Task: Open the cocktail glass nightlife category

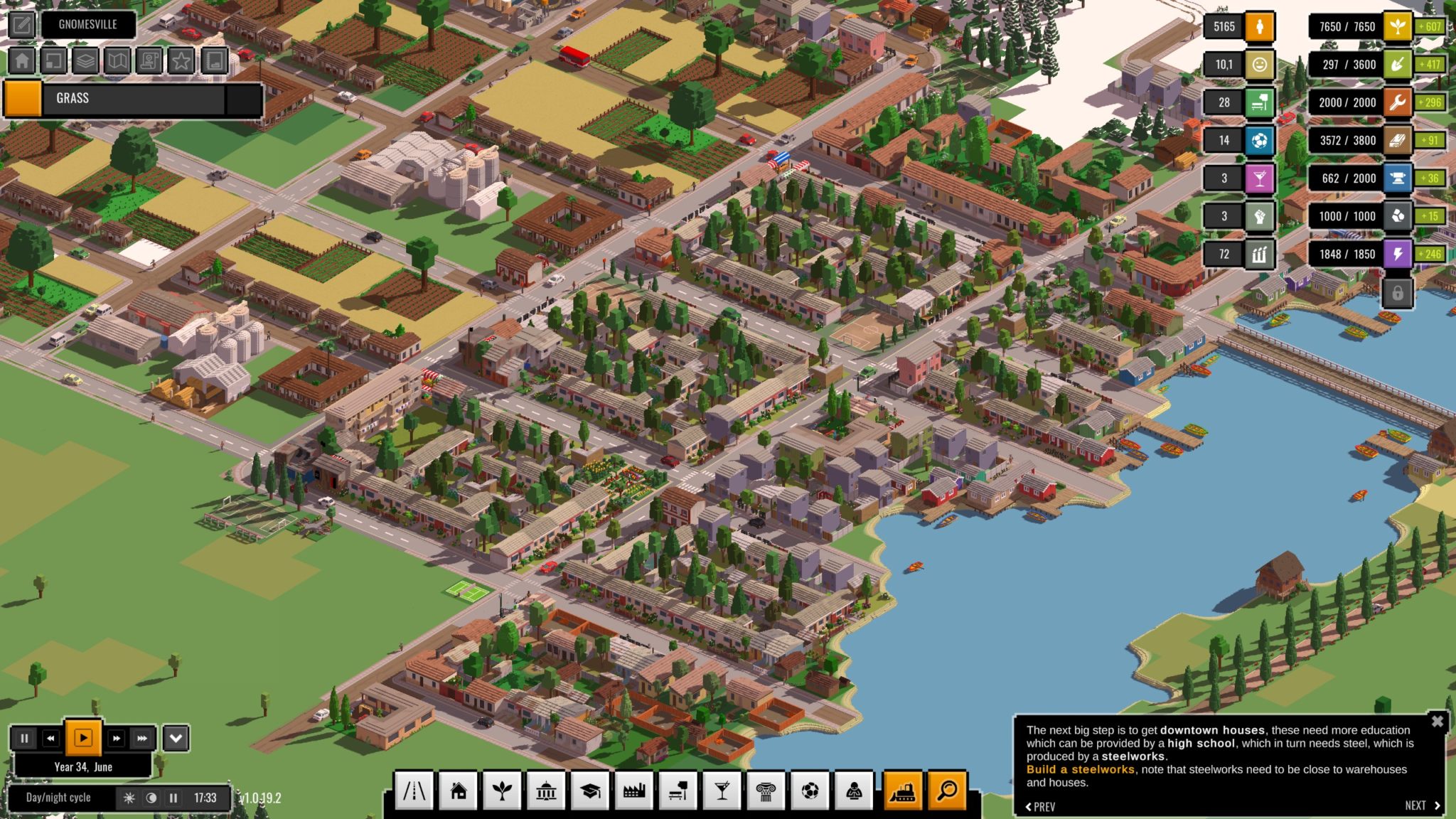Action: [722, 791]
